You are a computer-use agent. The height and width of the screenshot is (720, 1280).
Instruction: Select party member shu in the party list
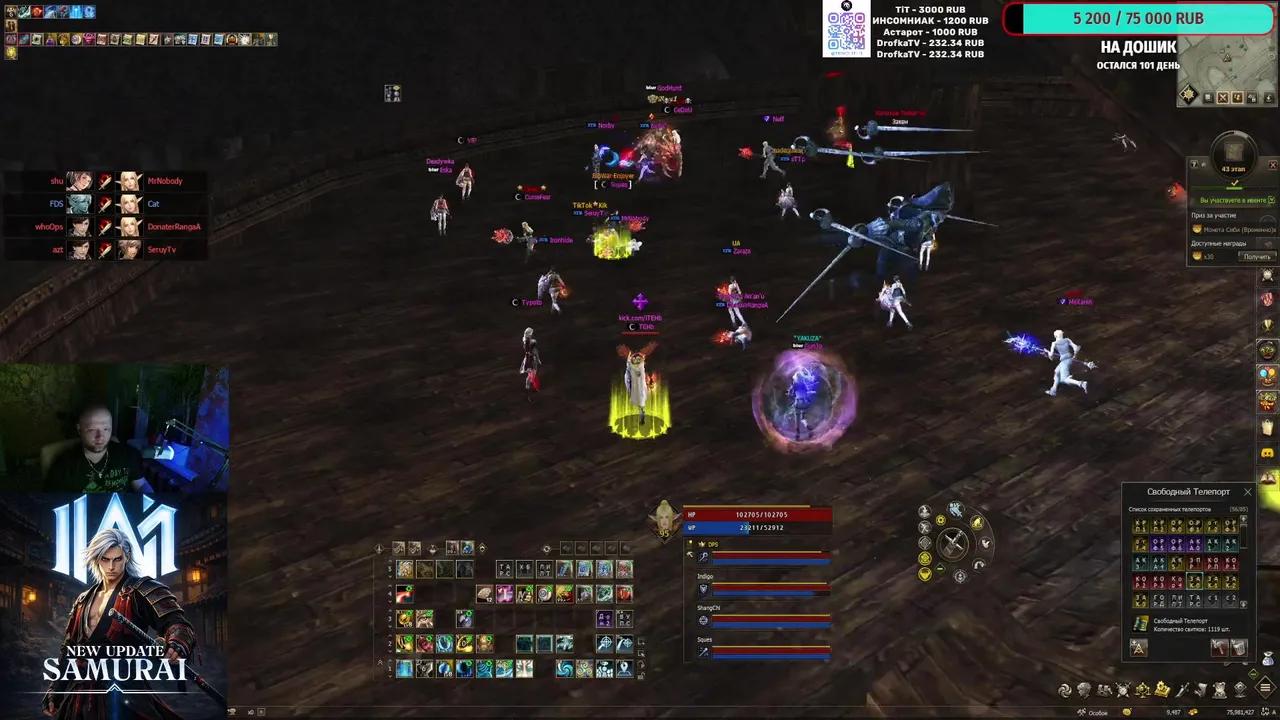click(57, 181)
